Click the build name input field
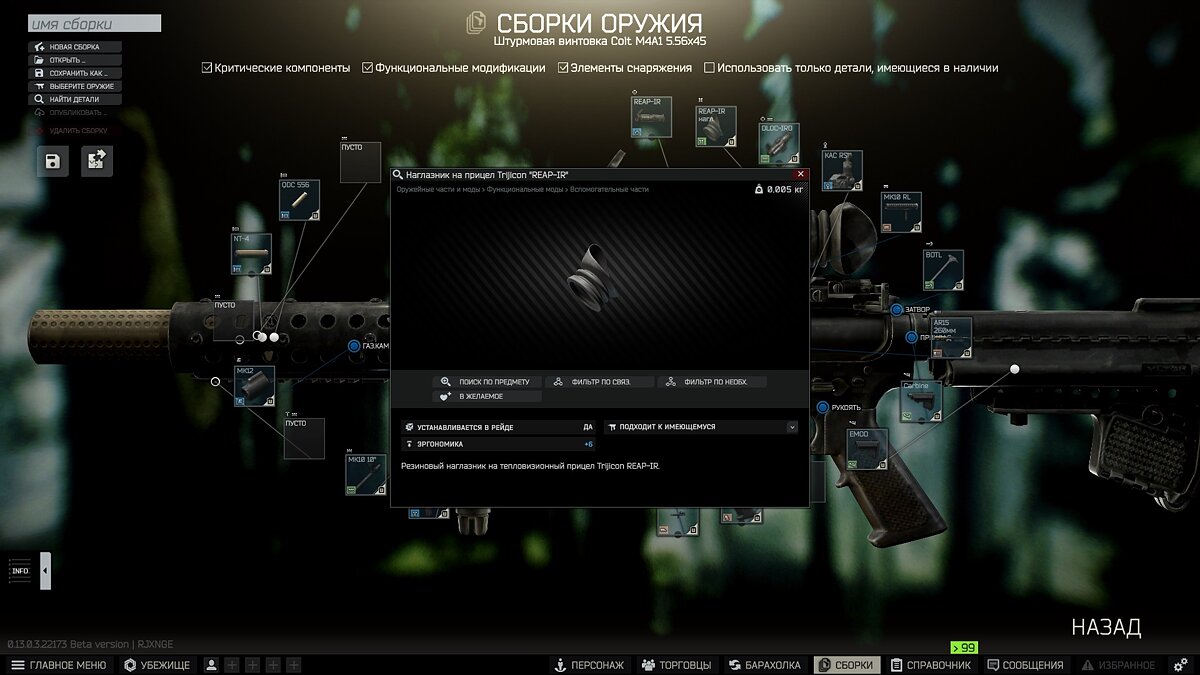This screenshot has width=1200, height=675. coord(94,24)
